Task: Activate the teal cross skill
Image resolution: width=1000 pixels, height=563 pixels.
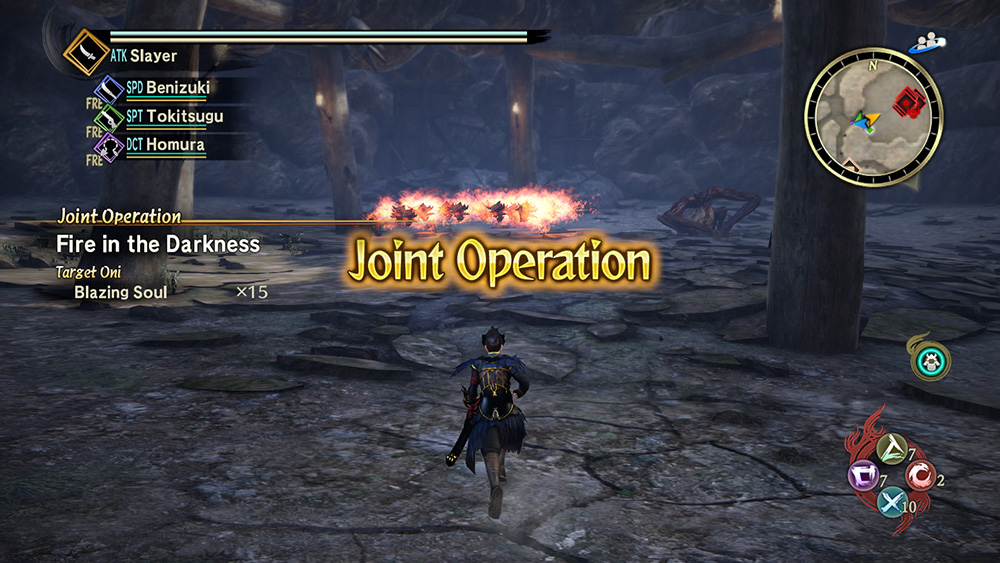Action: tap(890, 502)
